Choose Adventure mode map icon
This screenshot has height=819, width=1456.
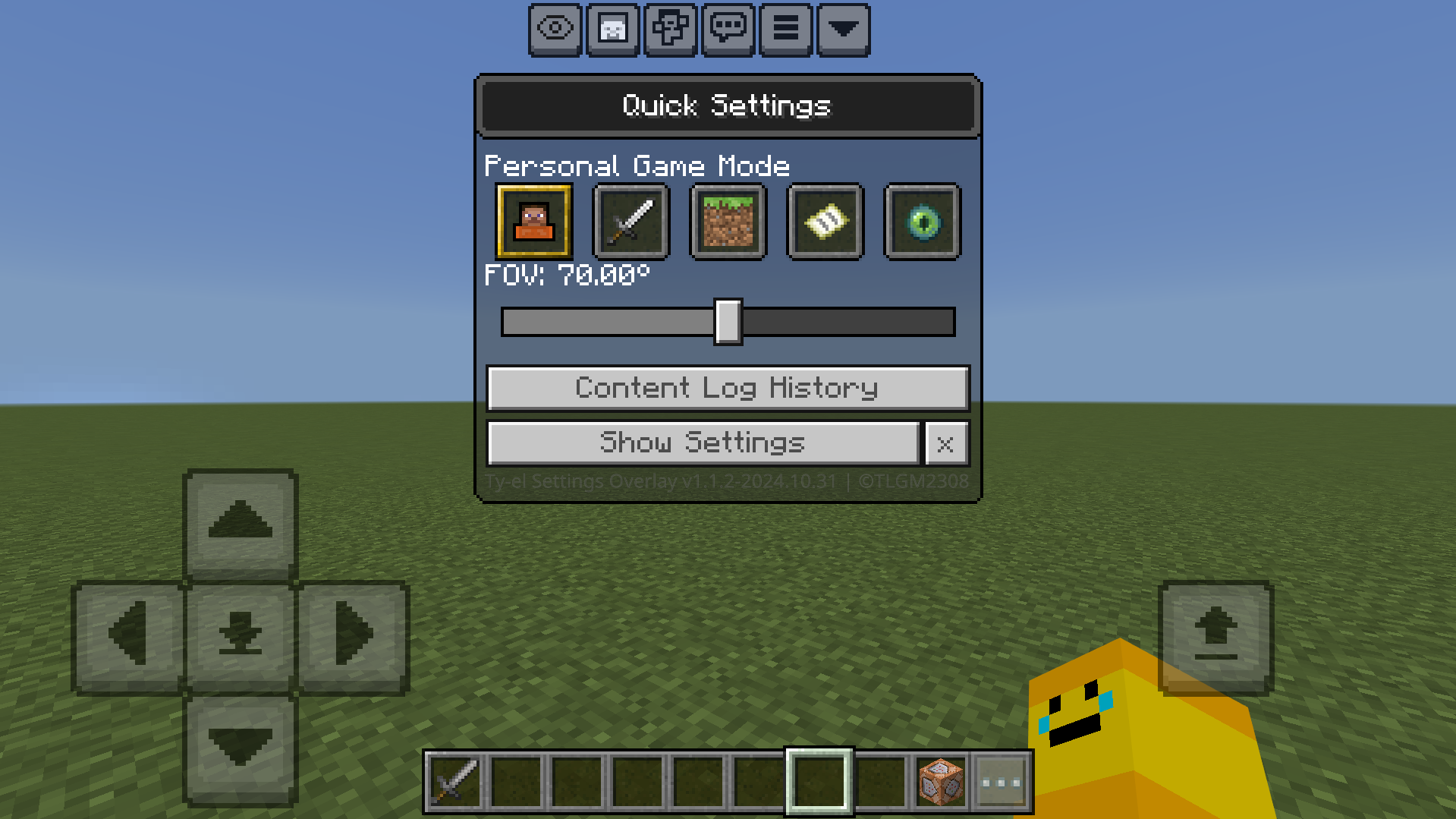pos(824,222)
